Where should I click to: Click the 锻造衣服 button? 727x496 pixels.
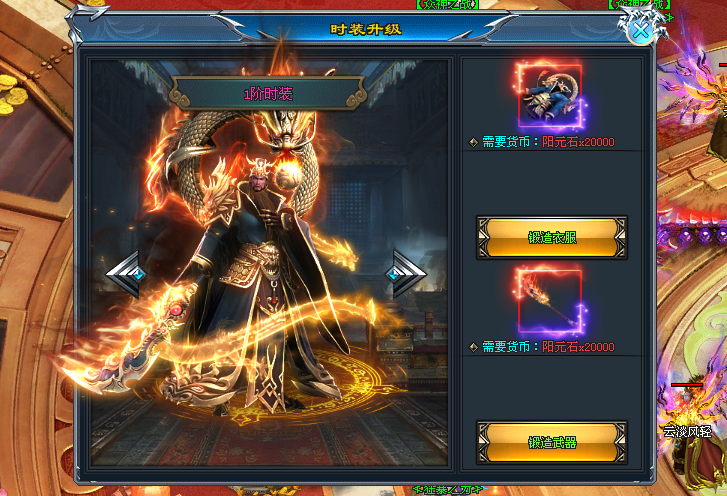coord(552,238)
